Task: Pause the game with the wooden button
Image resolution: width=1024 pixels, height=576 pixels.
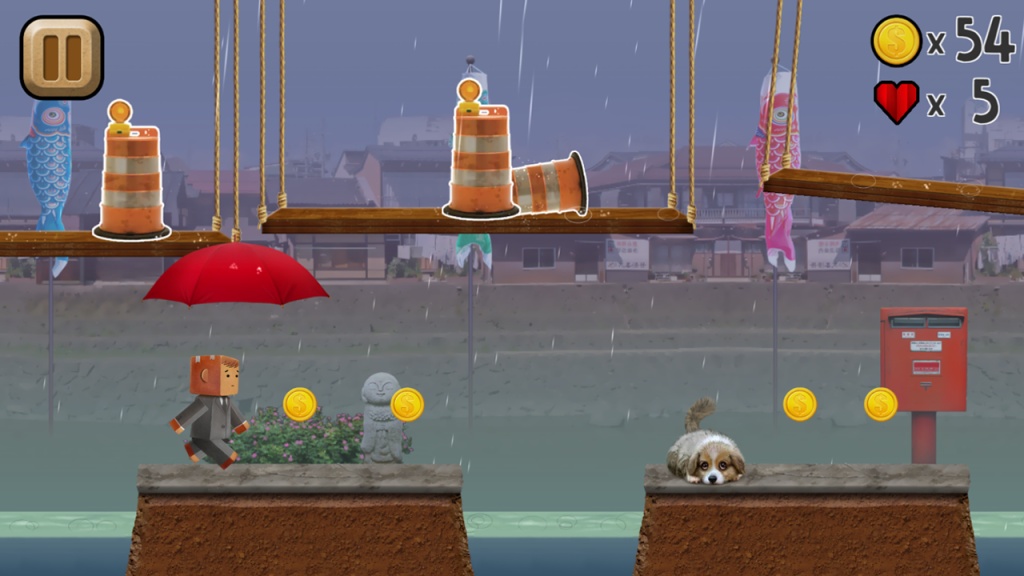Action: [62, 57]
